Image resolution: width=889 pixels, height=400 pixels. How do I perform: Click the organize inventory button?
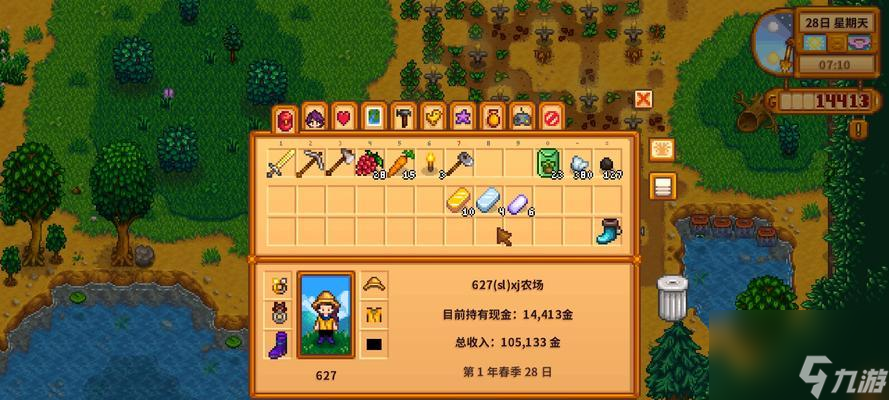(x=661, y=186)
